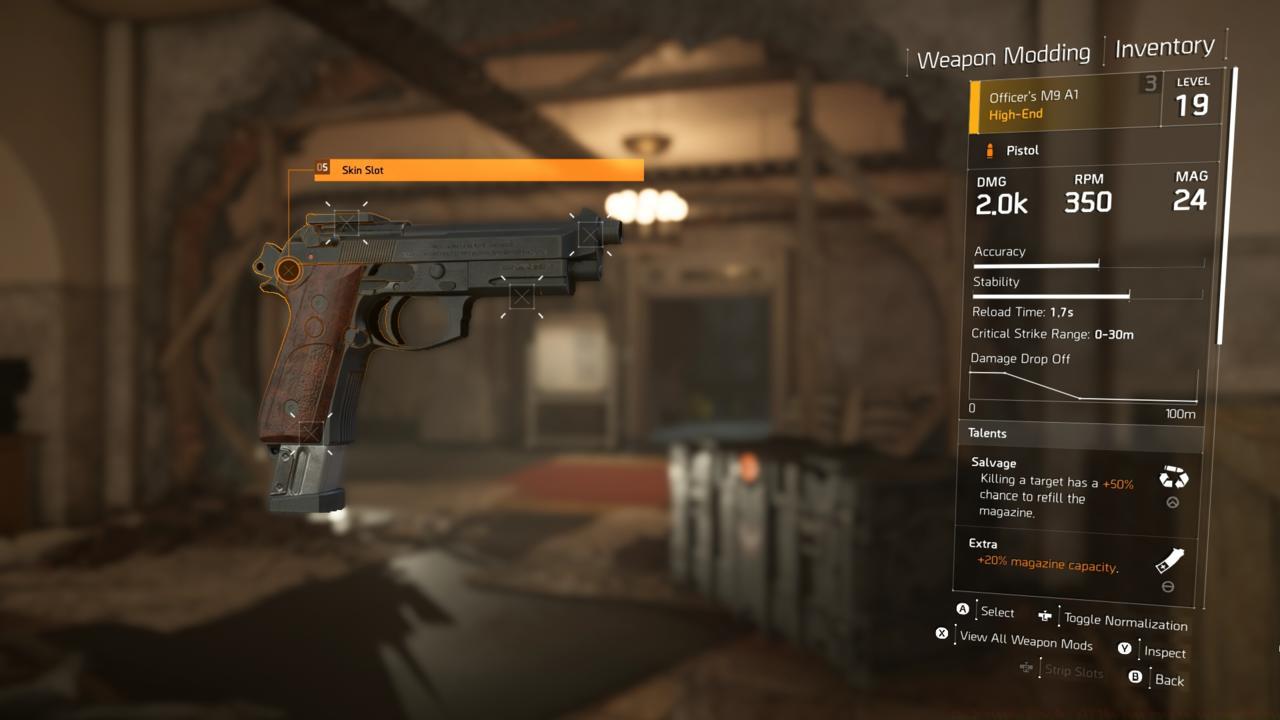1280x720 pixels.
Task: Select the highlighted Skin Slot on the pistol
Action: [x=291, y=268]
